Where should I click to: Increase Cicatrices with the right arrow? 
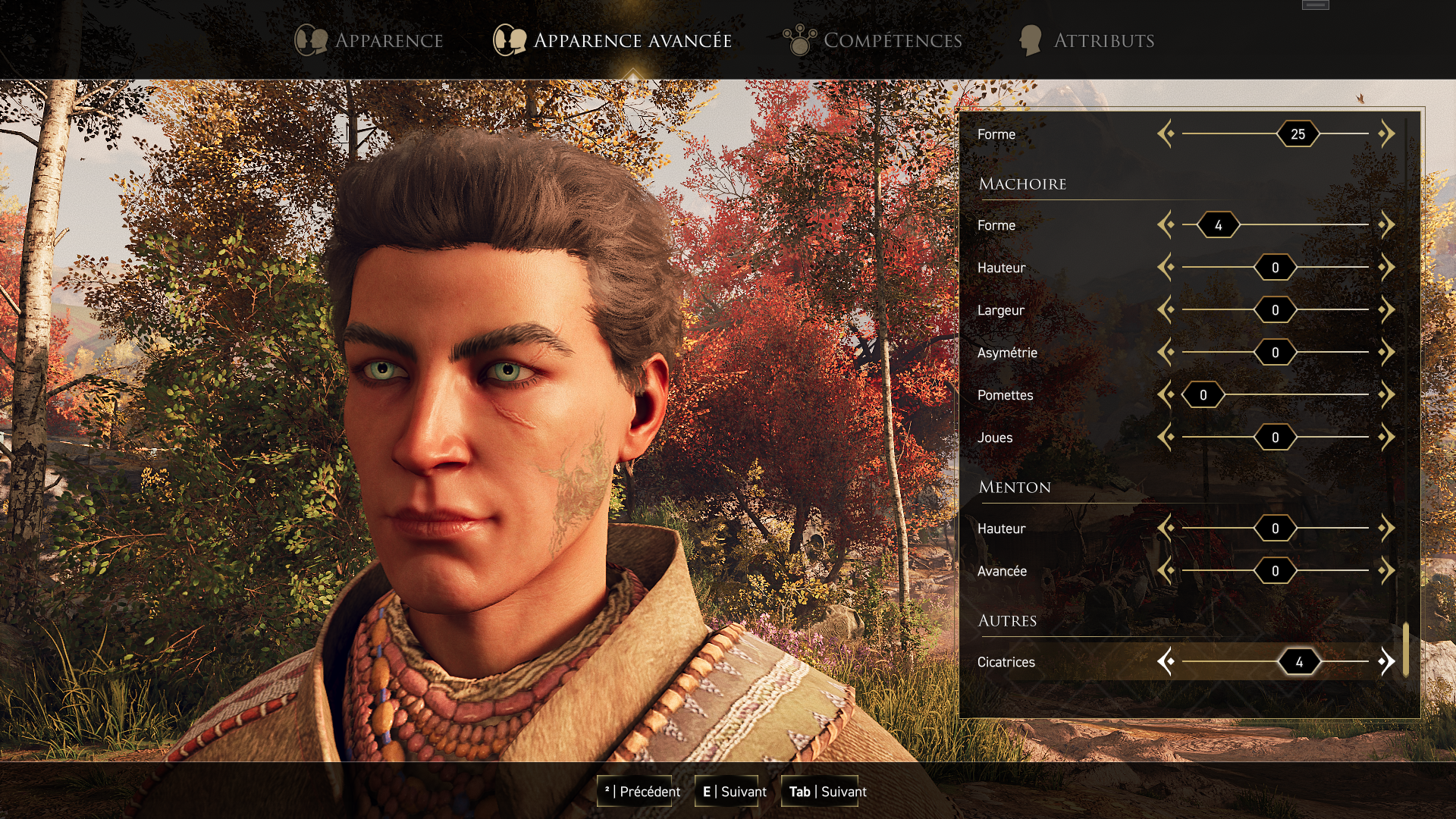coord(1386,662)
